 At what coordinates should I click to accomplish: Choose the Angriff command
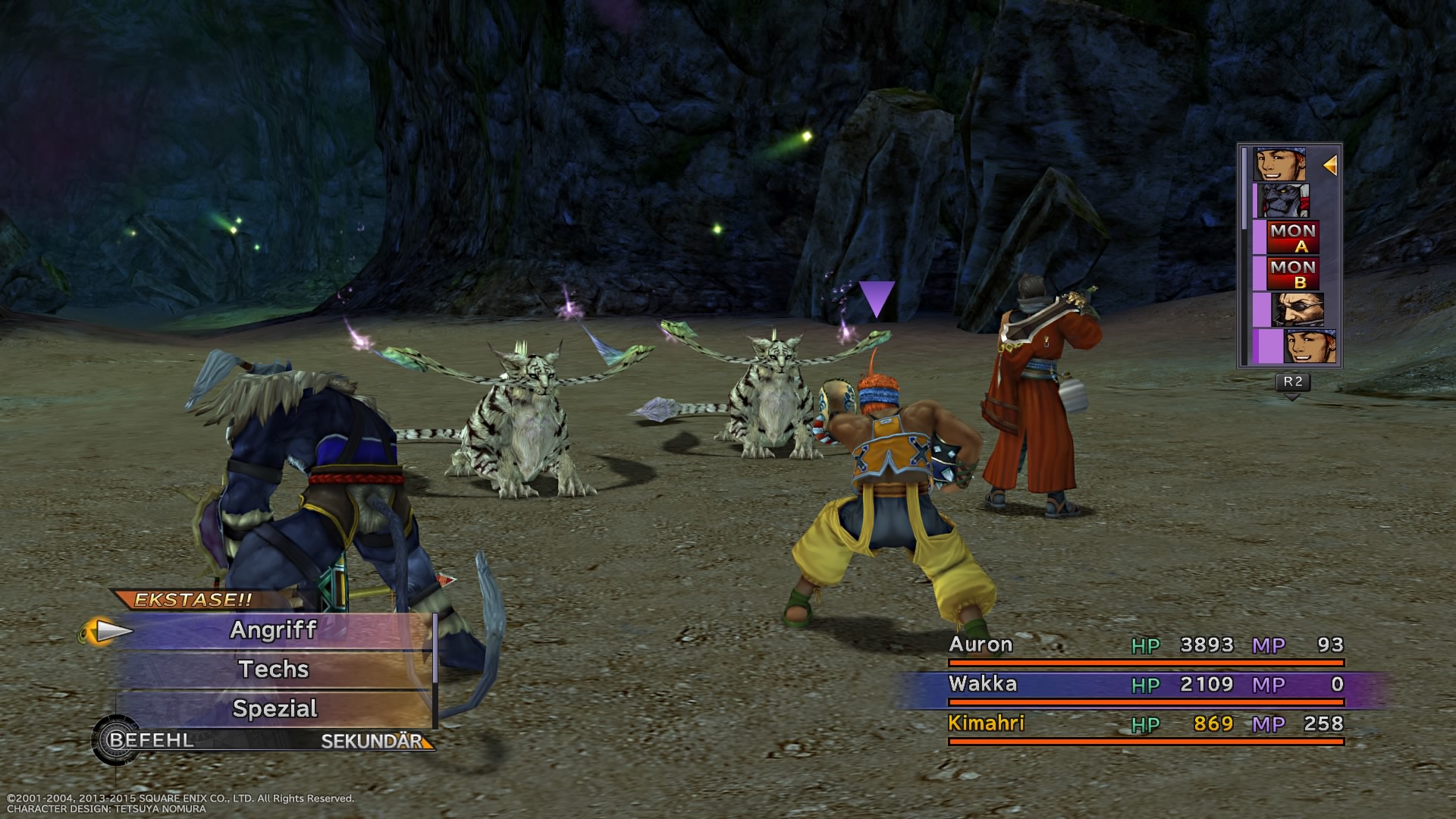pos(274,630)
